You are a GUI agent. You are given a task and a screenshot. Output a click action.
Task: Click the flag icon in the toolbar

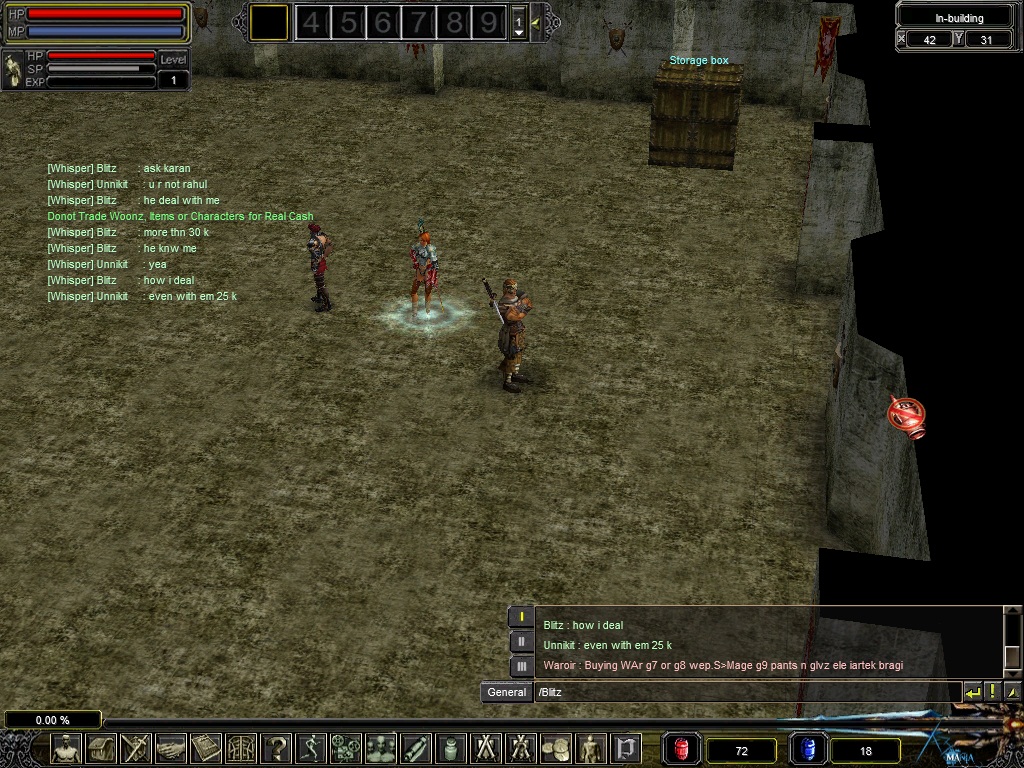pyautogui.click(x=627, y=747)
